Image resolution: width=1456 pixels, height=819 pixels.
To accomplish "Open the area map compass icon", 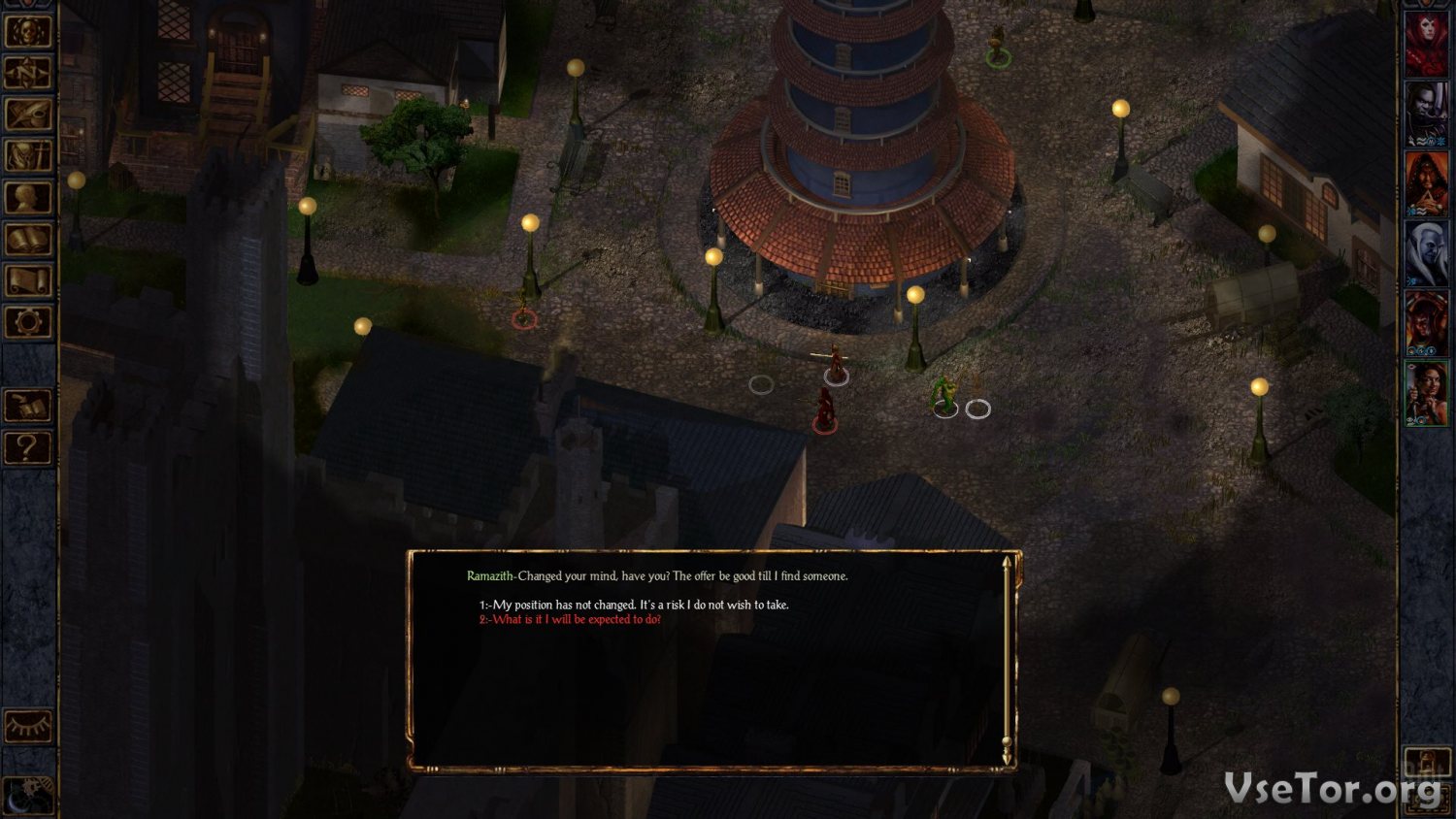I will tap(28, 72).
